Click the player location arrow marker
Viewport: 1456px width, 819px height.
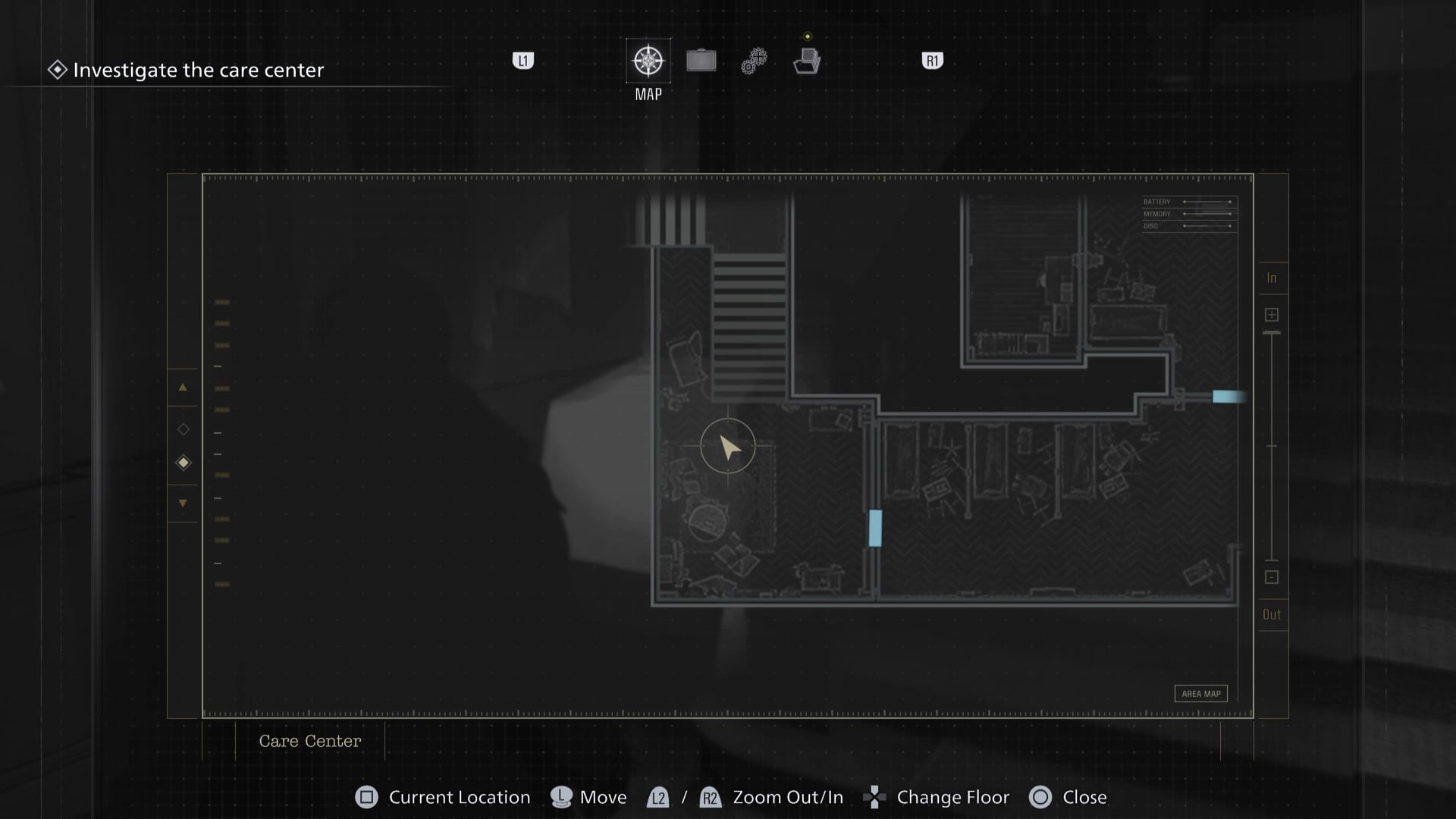point(729,447)
